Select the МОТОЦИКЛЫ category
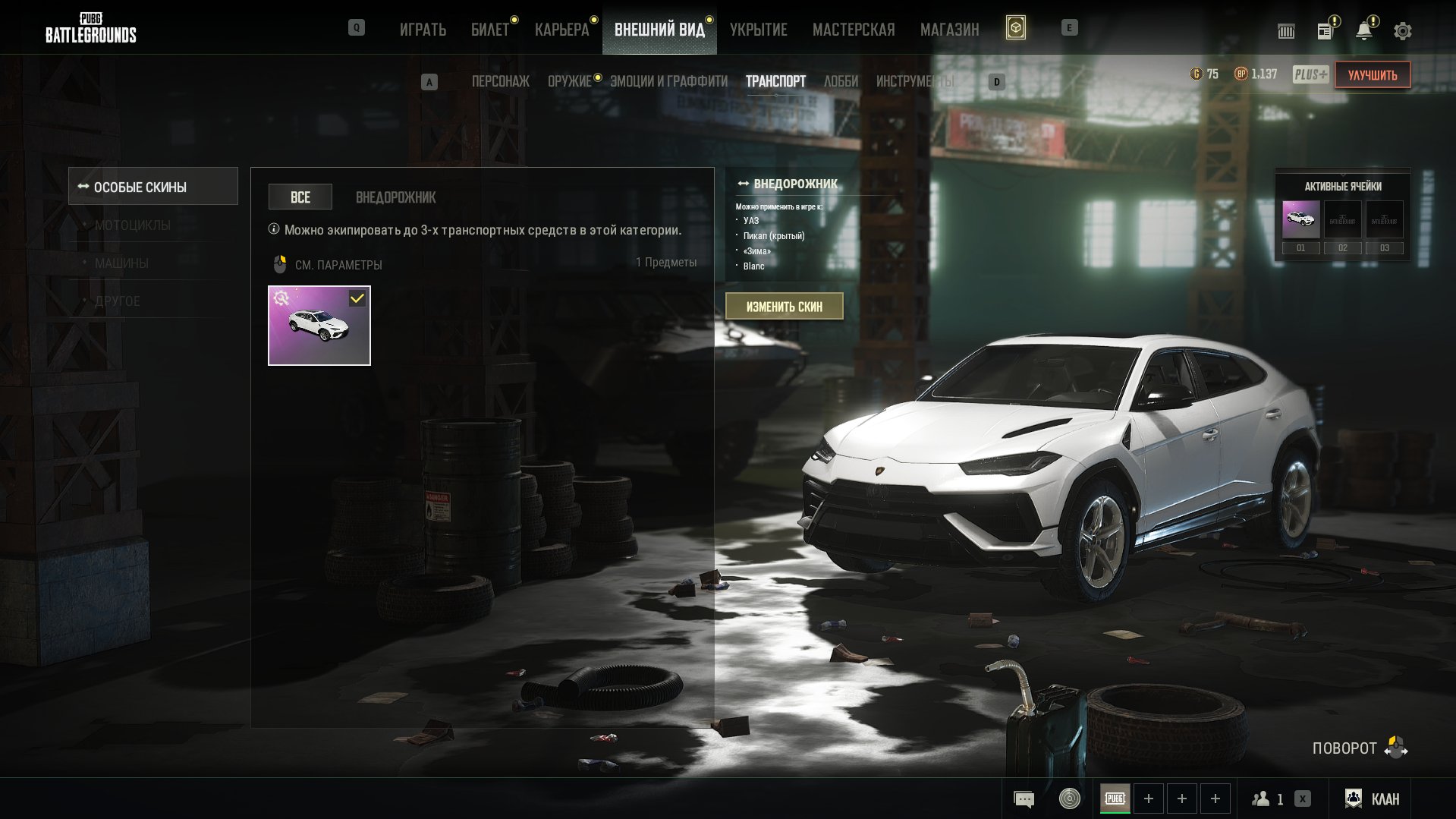Screen dimensions: 1456x819 coord(133,225)
